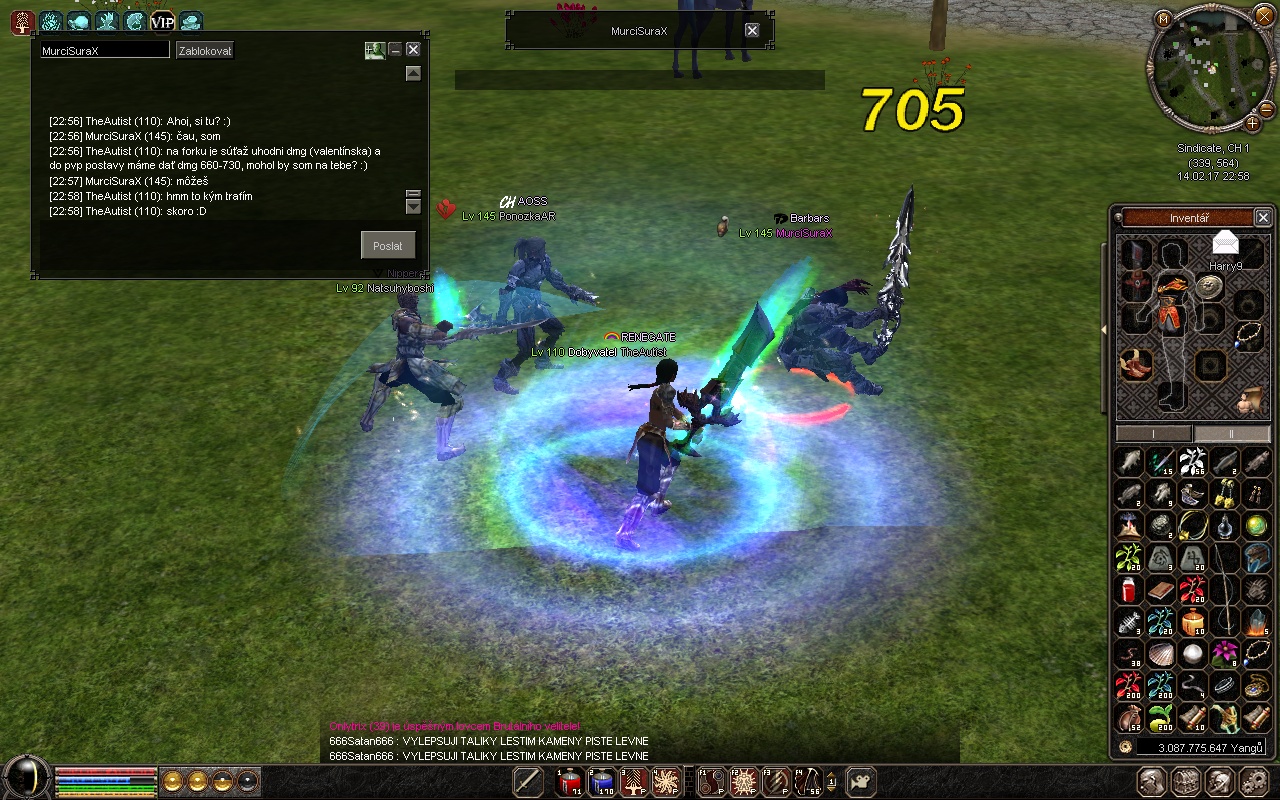Use the blue potion in the hotbar
This screenshot has height=800, width=1280.
[602, 782]
